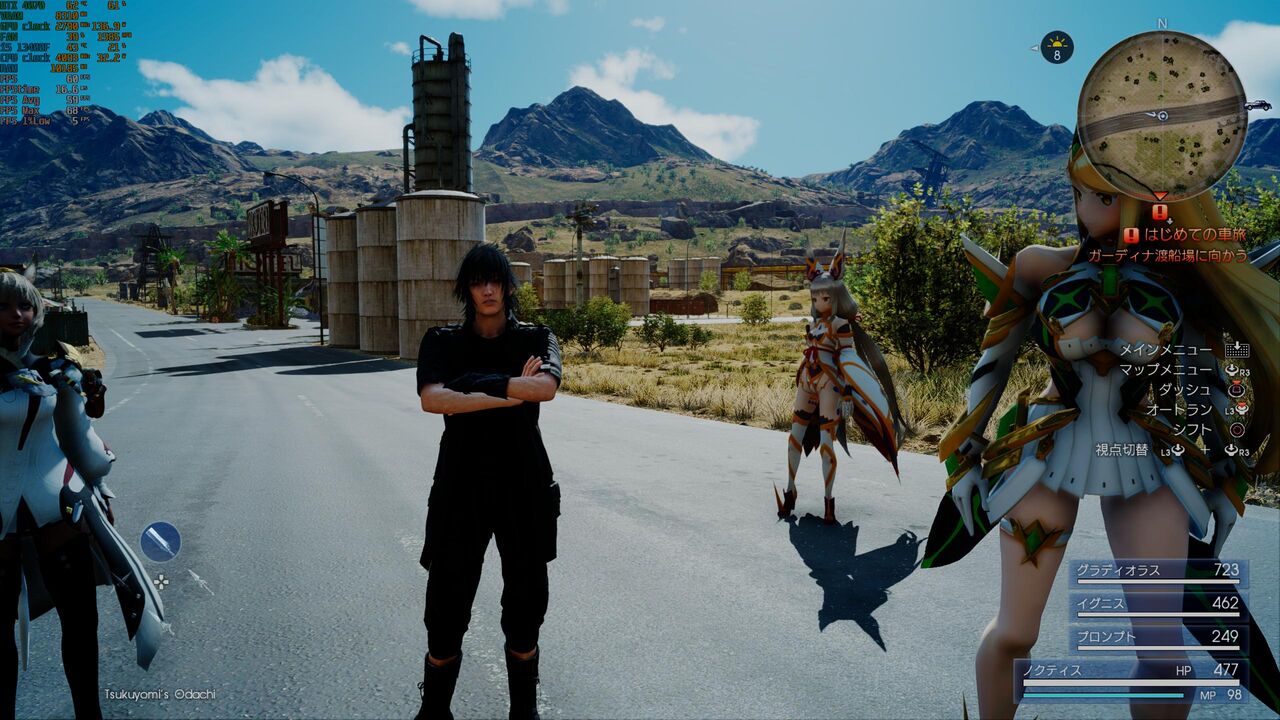Viewport: 1280px width, 720px height.
Task: Click the arrow left of the weather indicator
Action: pyautogui.click(x=1034, y=48)
